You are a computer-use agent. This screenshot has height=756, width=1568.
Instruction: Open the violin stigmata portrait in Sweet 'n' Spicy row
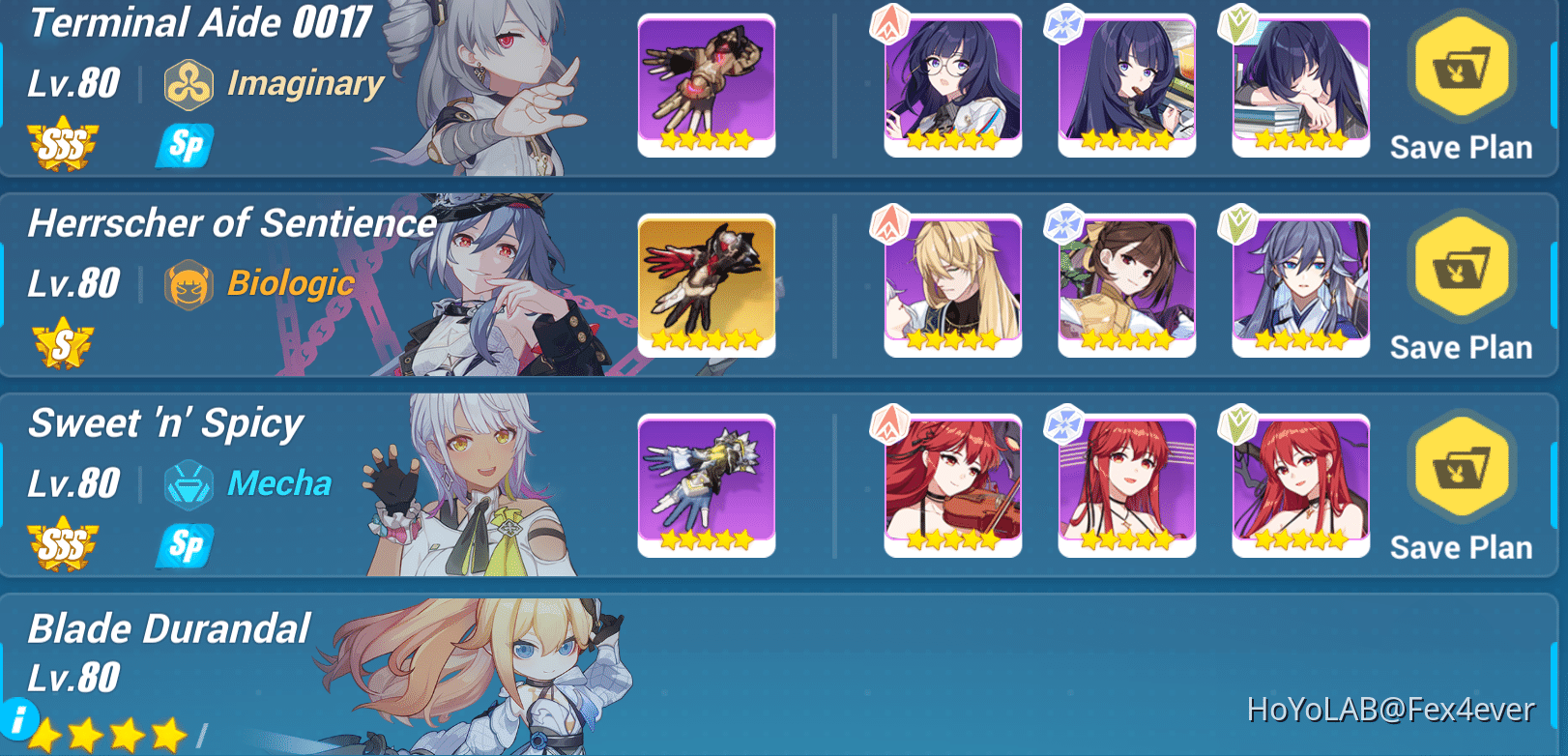952,485
